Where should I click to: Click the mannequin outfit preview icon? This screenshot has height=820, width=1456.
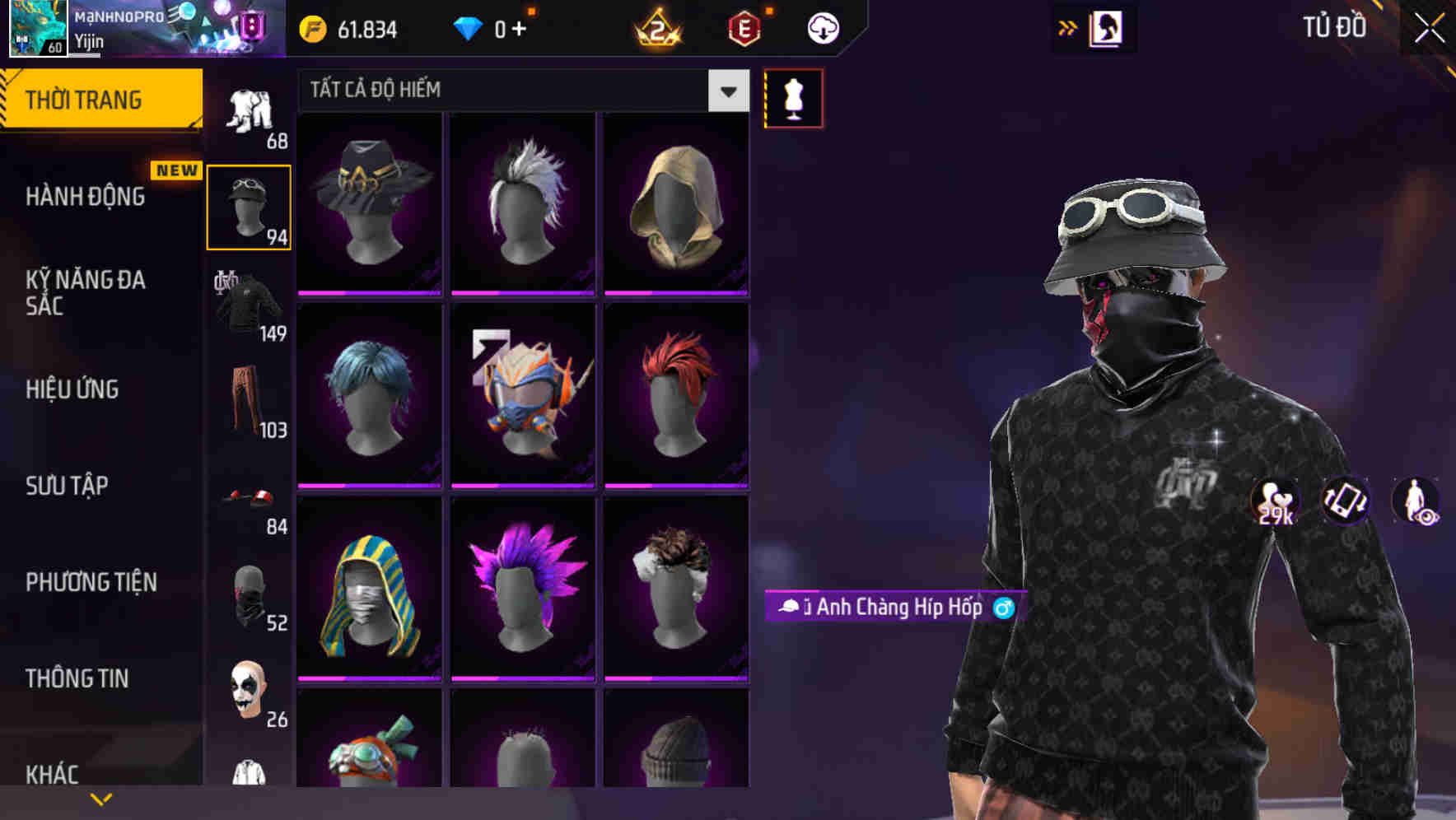793,97
